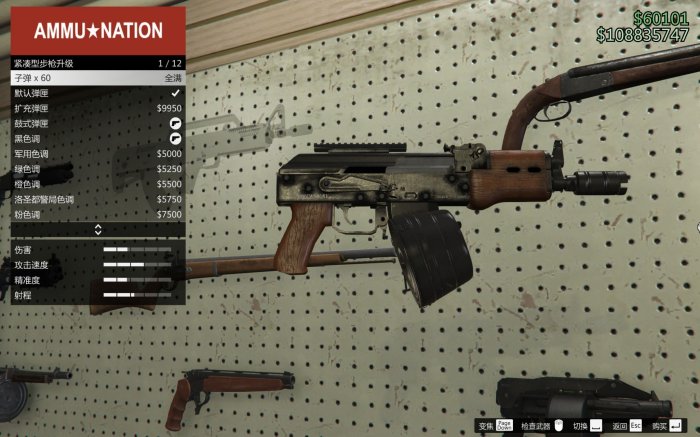
Task: Choose the 默认弹匣 default magazine
Action: [97, 92]
